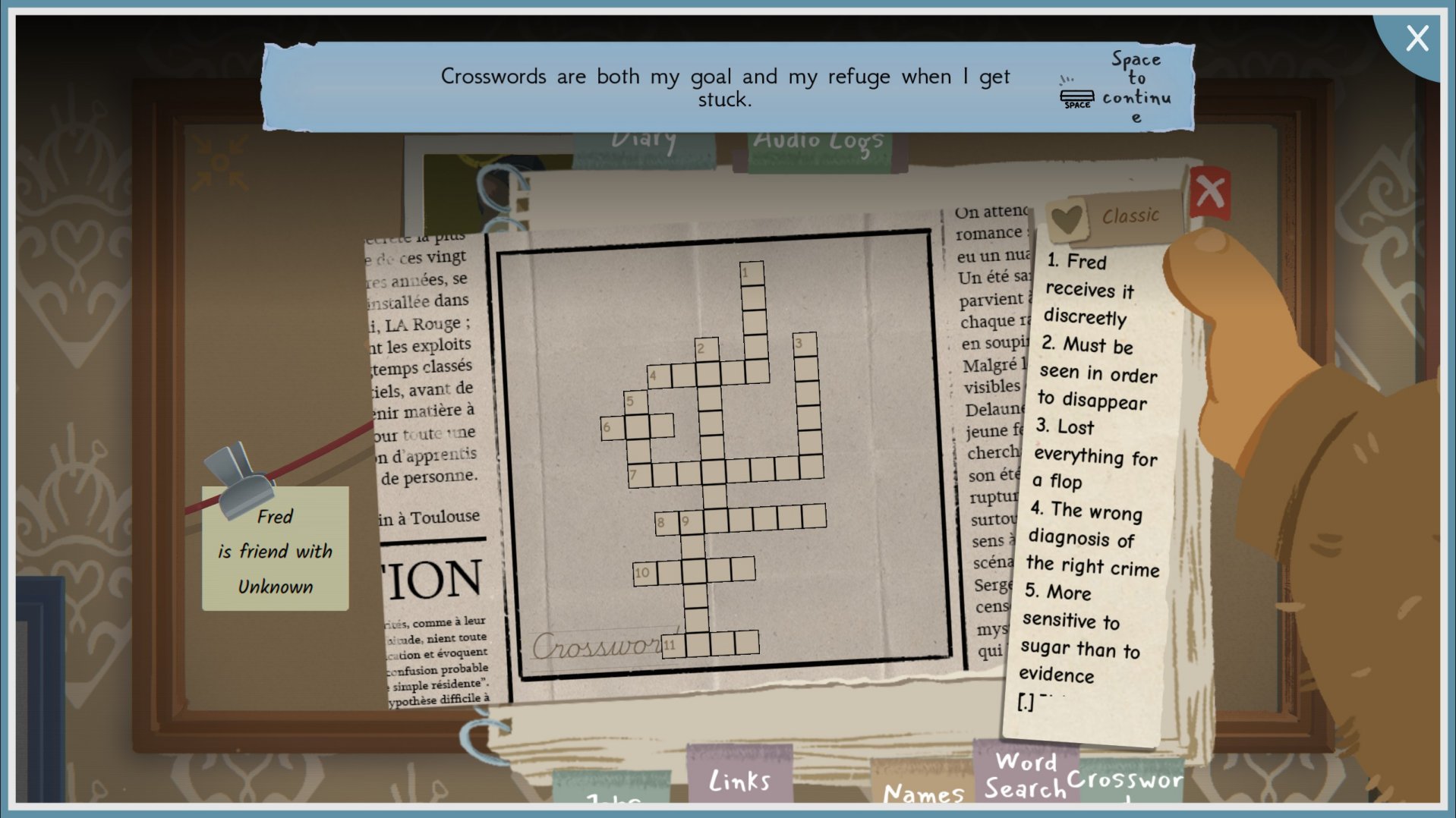Switch to the Names tab

[923, 793]
